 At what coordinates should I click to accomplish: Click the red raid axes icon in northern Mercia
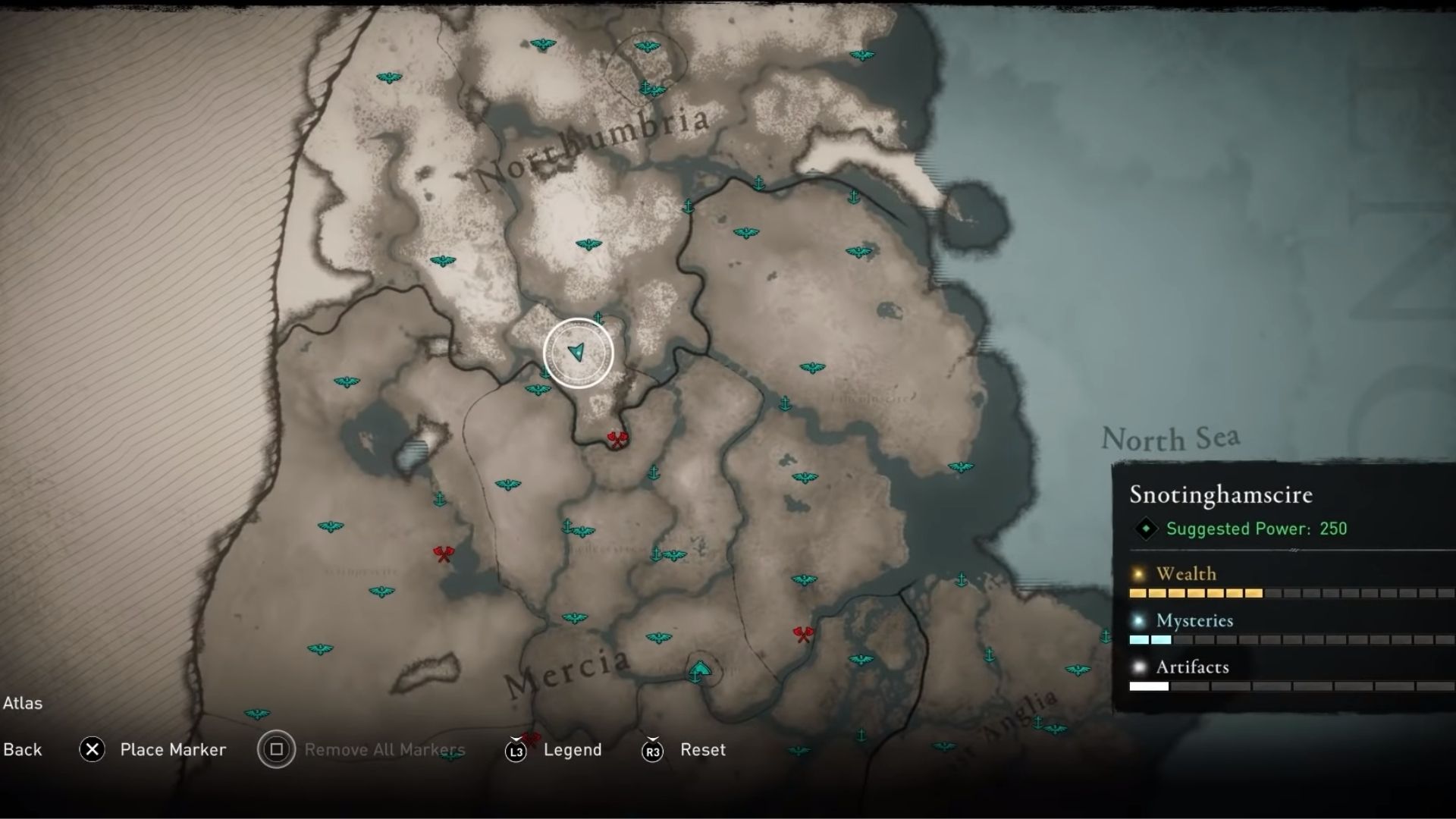click(617, 438)
